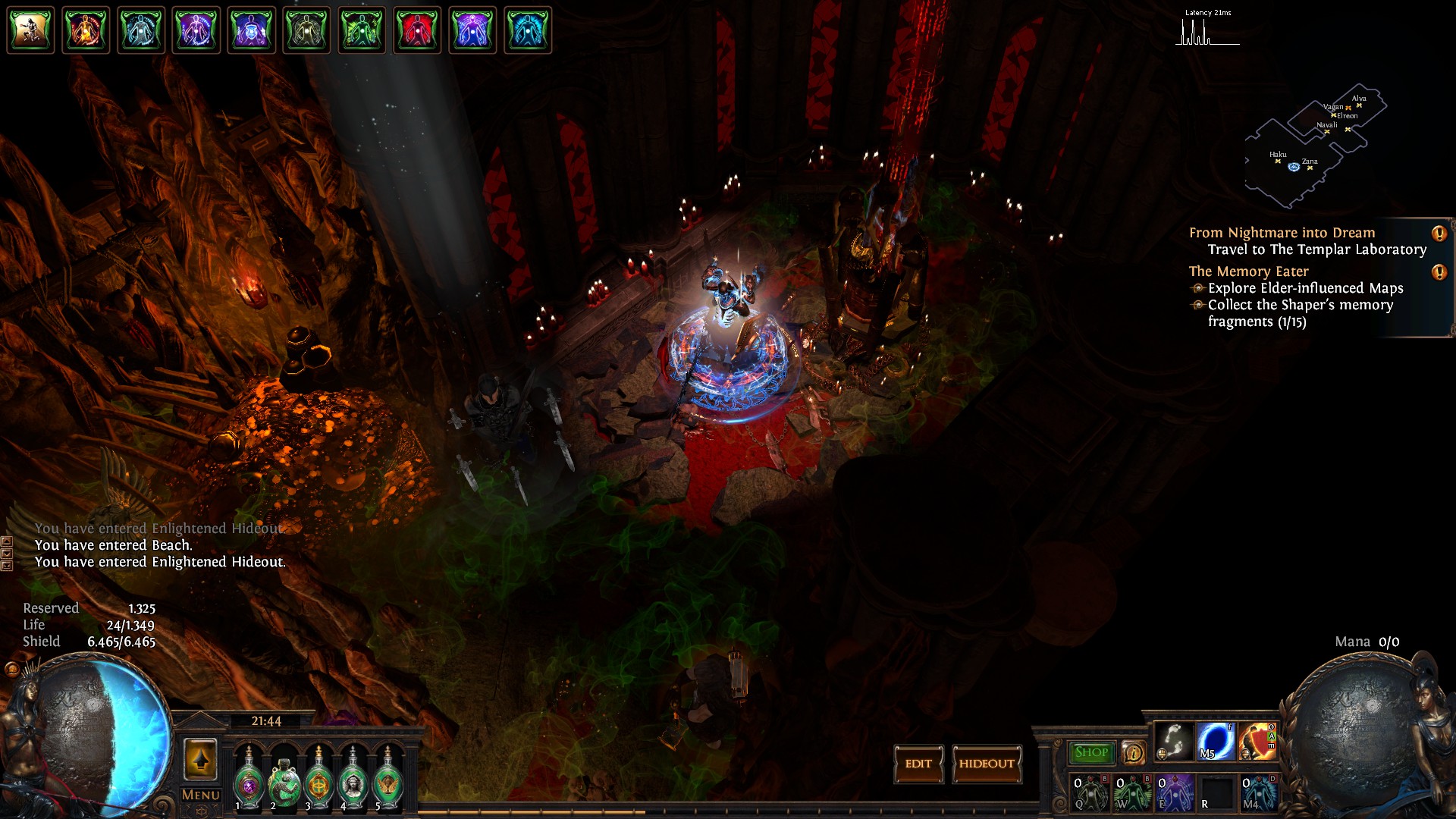Click the golden up-arrow level-up button

click(x=200, y=759)
